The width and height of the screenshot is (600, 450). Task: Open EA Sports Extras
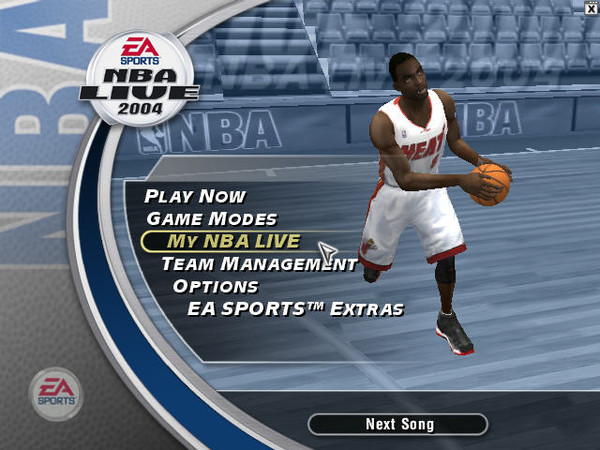coord(295,309)
